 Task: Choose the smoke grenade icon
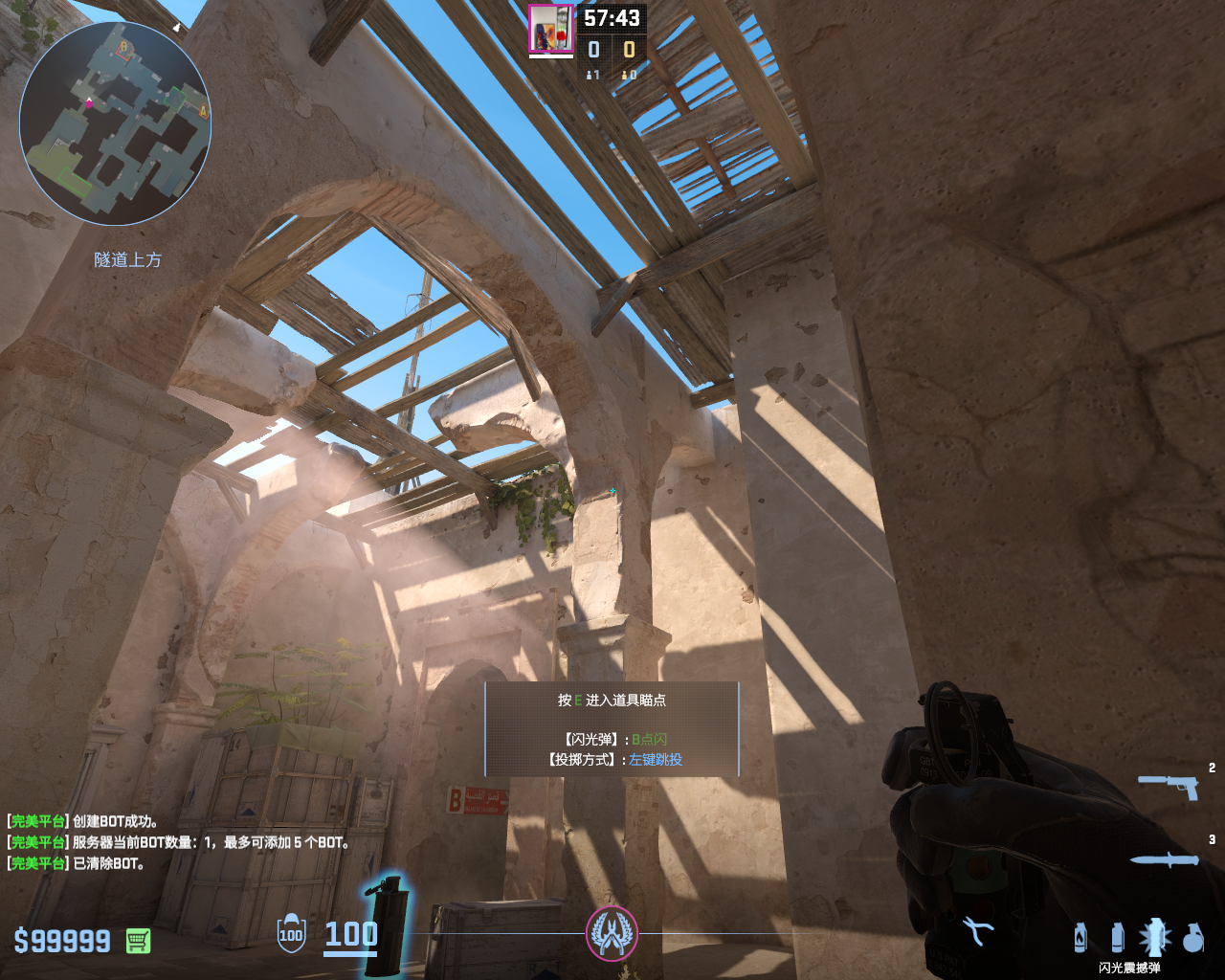coord(1117,937)
